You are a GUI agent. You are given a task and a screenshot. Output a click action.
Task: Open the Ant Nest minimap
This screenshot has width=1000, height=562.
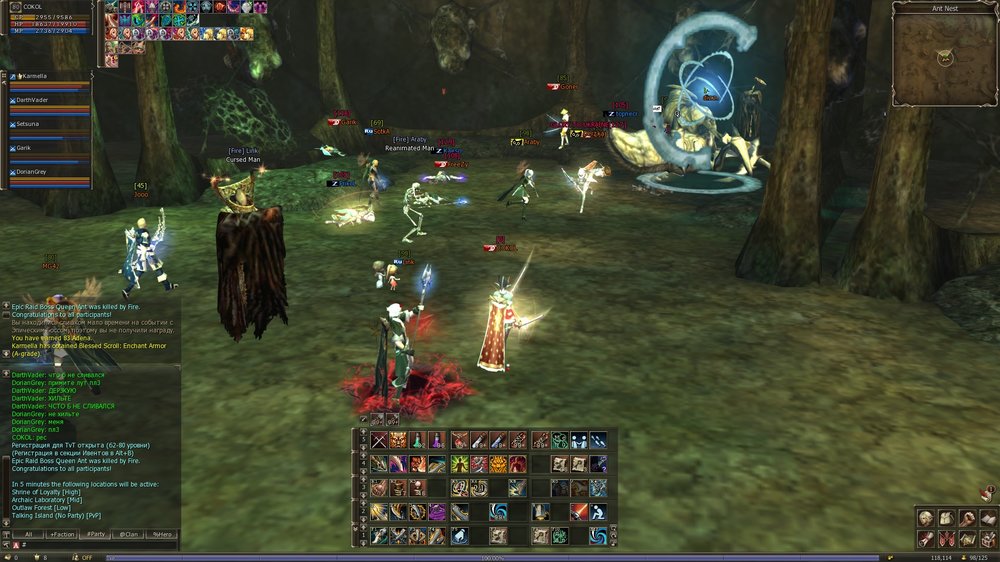point(944,58)
